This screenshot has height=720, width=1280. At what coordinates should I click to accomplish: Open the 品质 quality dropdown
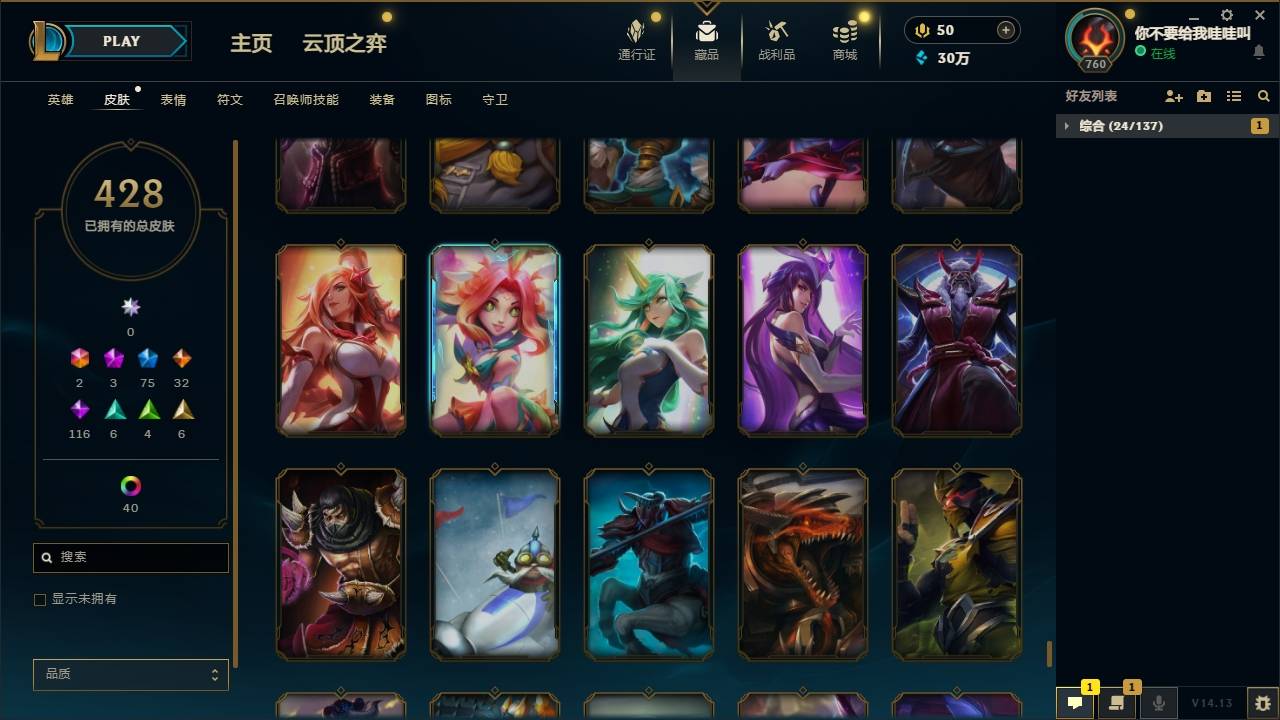pyautogui.click(x=130, y=674)
